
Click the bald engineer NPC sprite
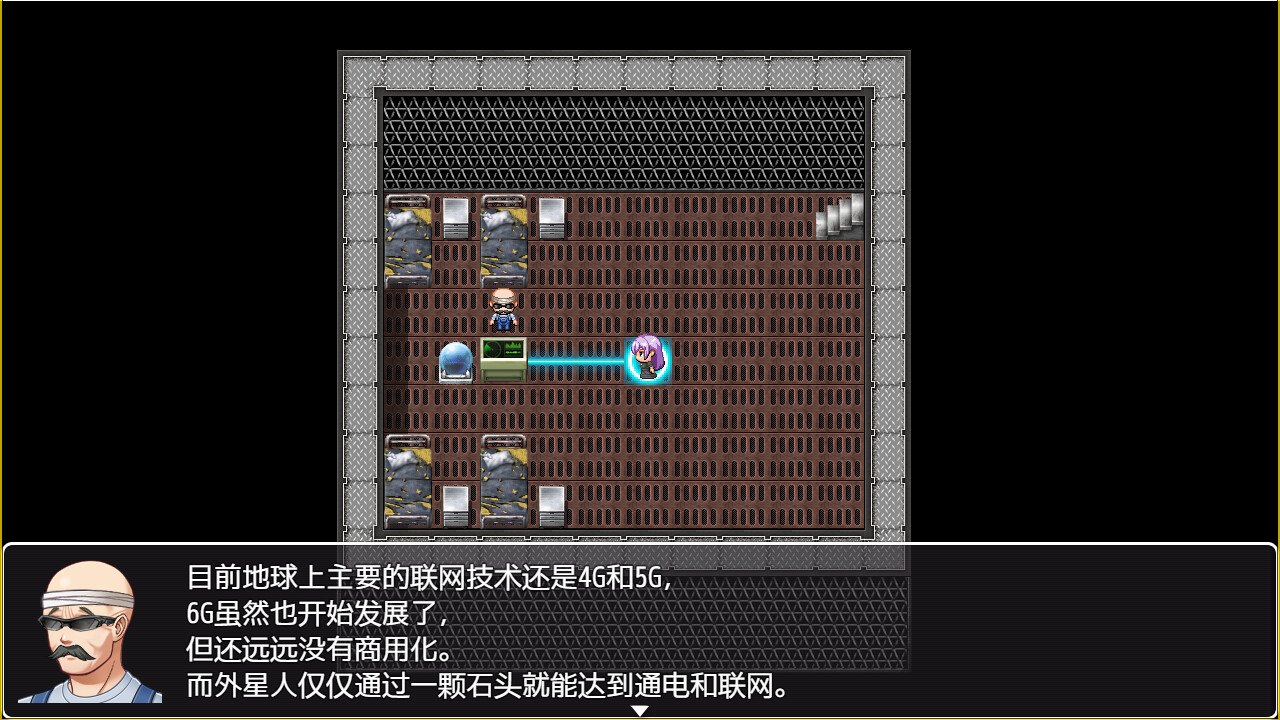(x=502, y=310)
